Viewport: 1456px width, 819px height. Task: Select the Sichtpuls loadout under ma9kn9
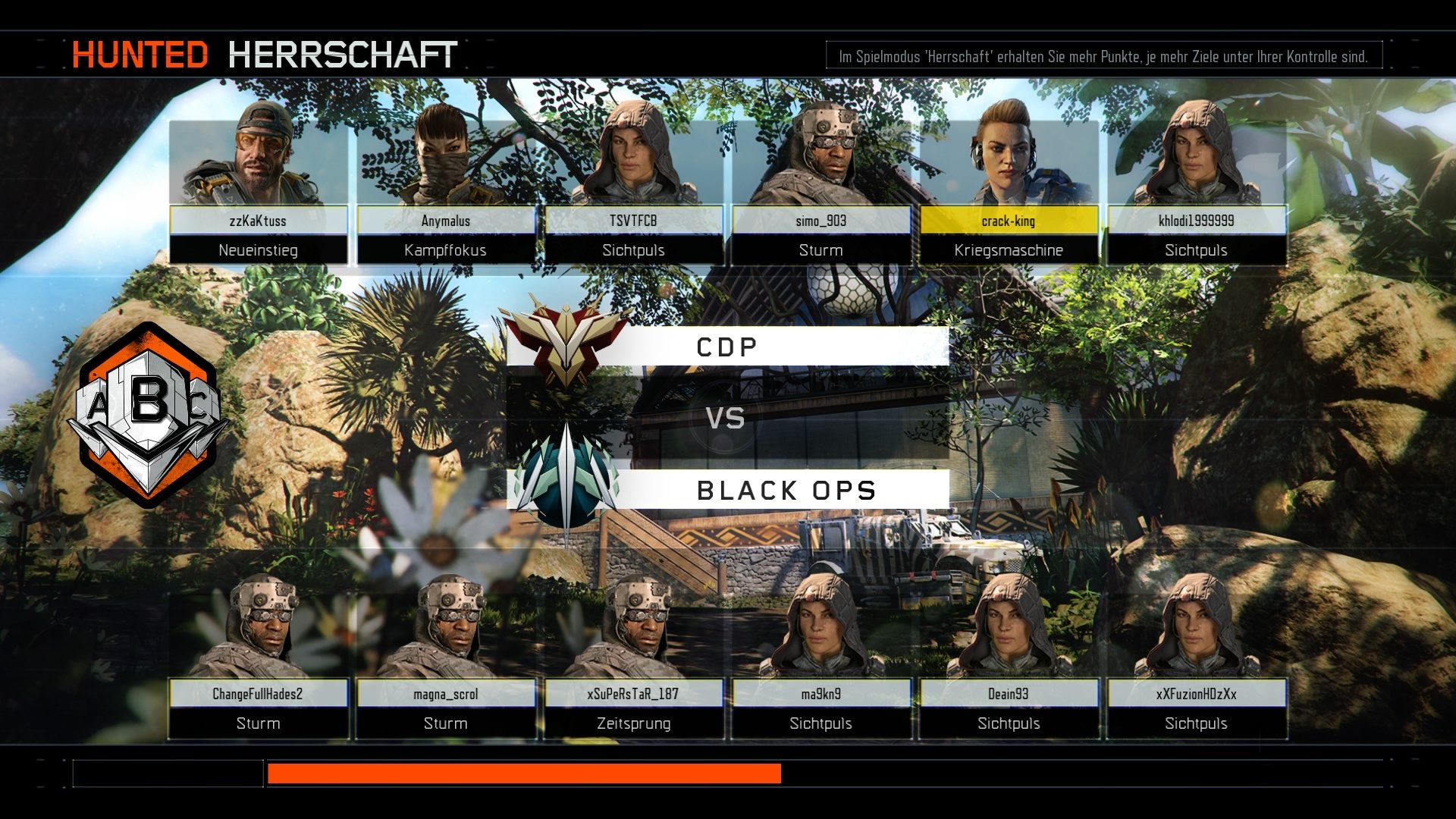pos(822,723)
